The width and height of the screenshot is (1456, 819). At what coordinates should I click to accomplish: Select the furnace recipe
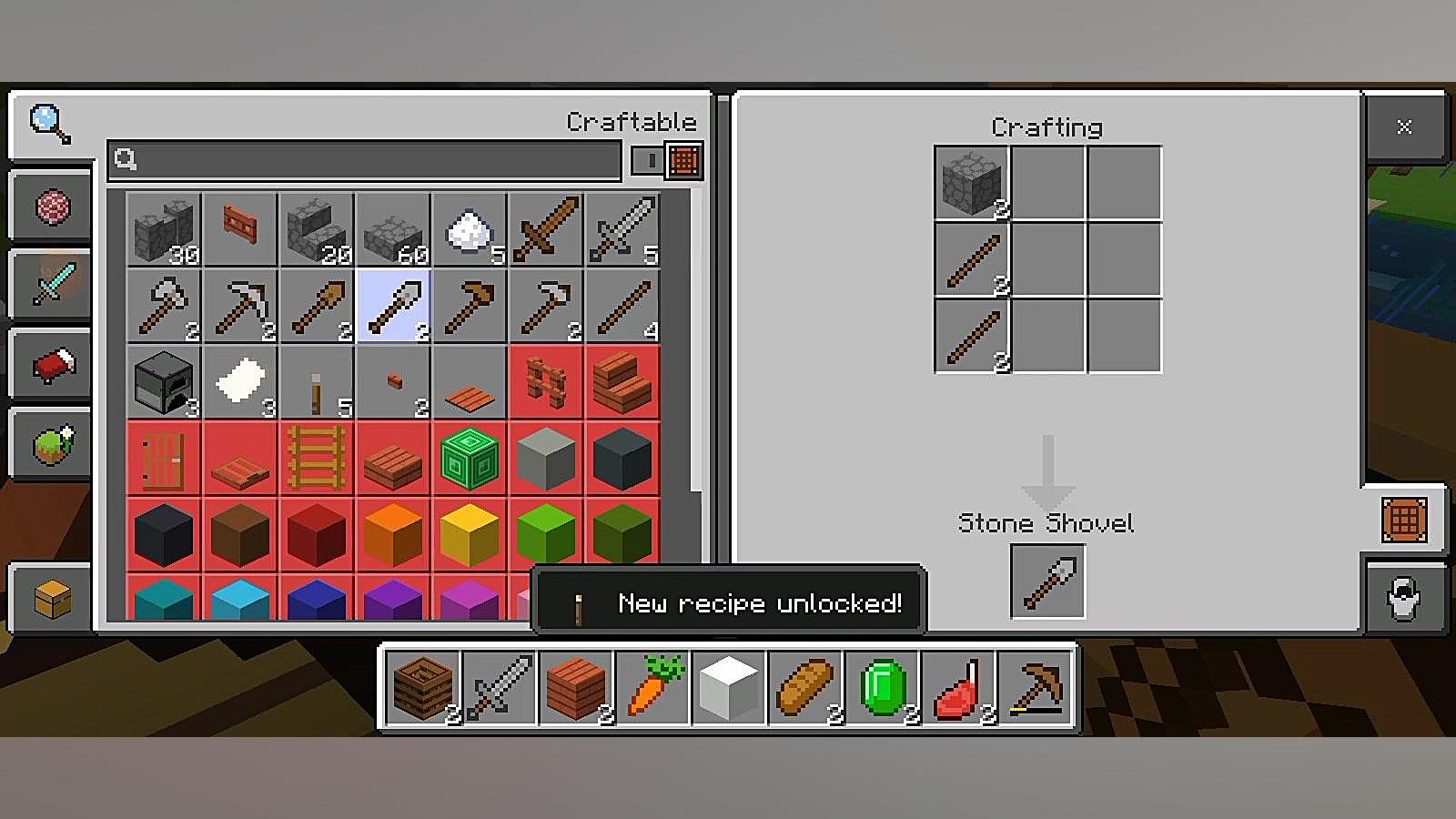coord(164,382)
